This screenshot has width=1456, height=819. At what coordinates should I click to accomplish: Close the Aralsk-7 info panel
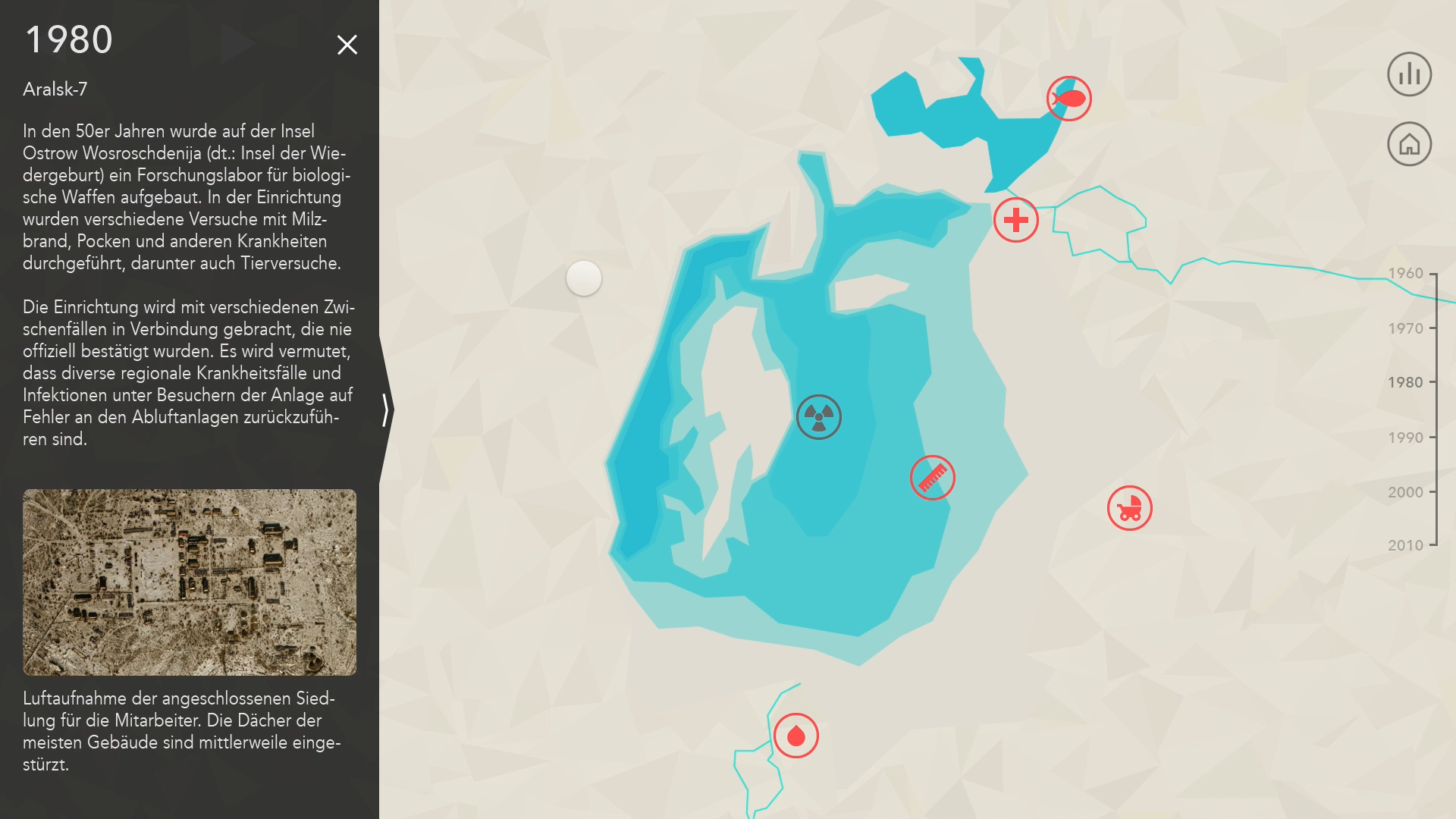[347, 45]
